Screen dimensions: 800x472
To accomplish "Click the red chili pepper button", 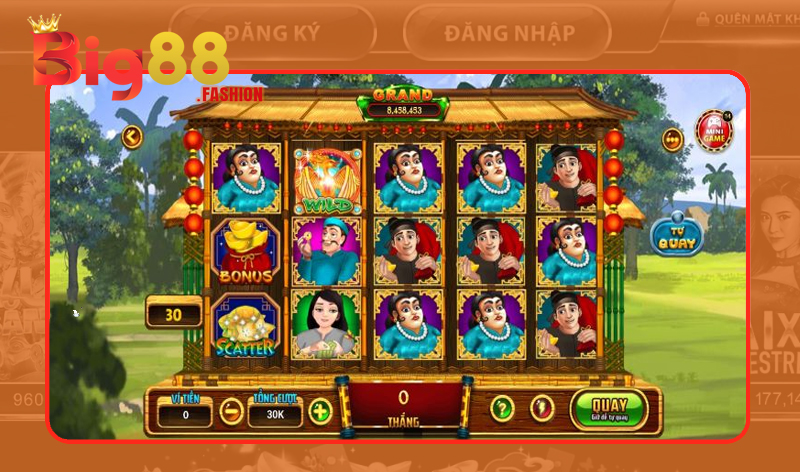I will click(x=542, y=408).
